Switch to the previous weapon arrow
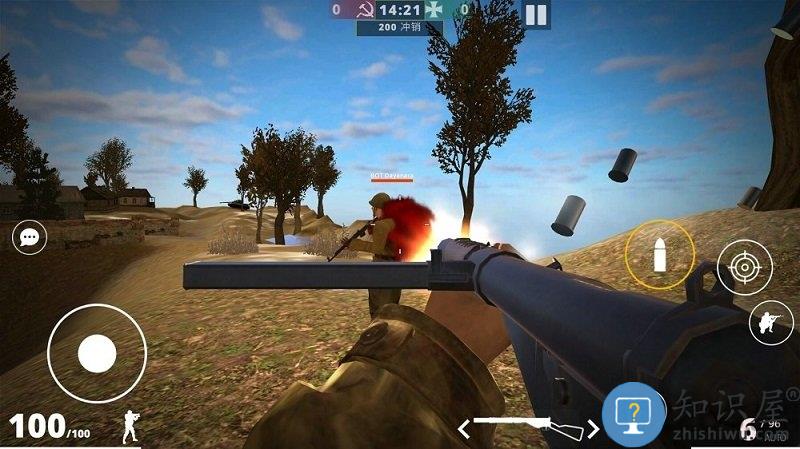The height and width of the screenshot is (449, 800). tap(463, 428)
